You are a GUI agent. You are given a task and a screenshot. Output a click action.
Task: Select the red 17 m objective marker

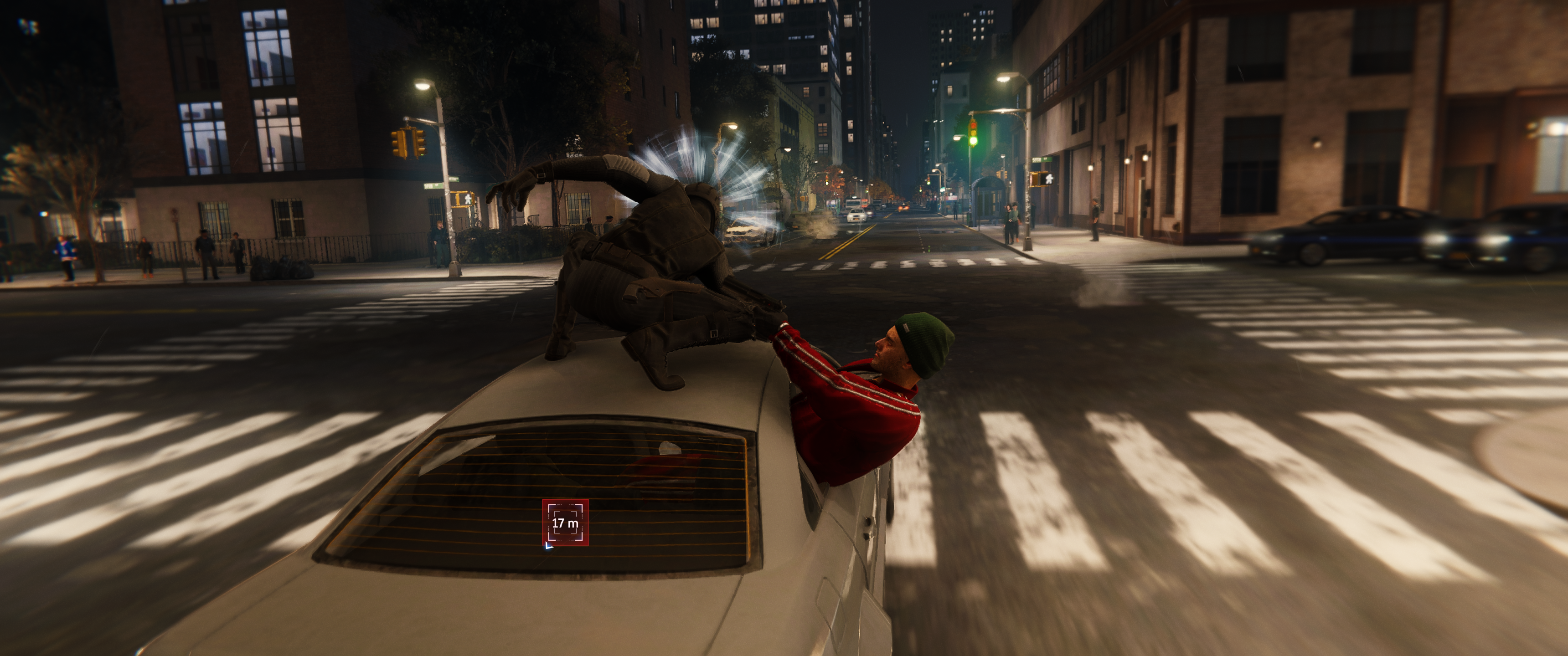565,522
